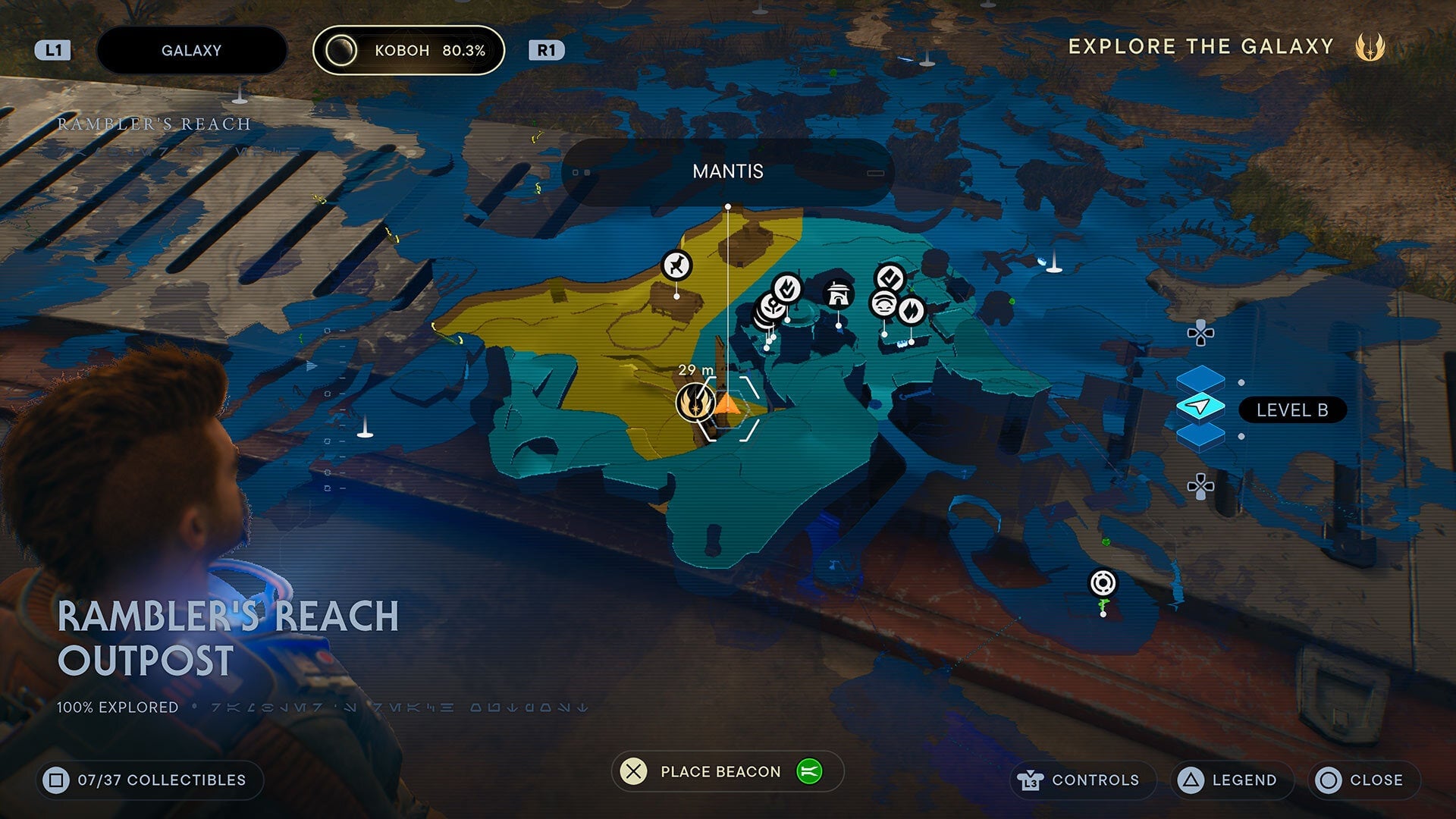Click the d-pad up indicator above the level selector

(1200, 333)
